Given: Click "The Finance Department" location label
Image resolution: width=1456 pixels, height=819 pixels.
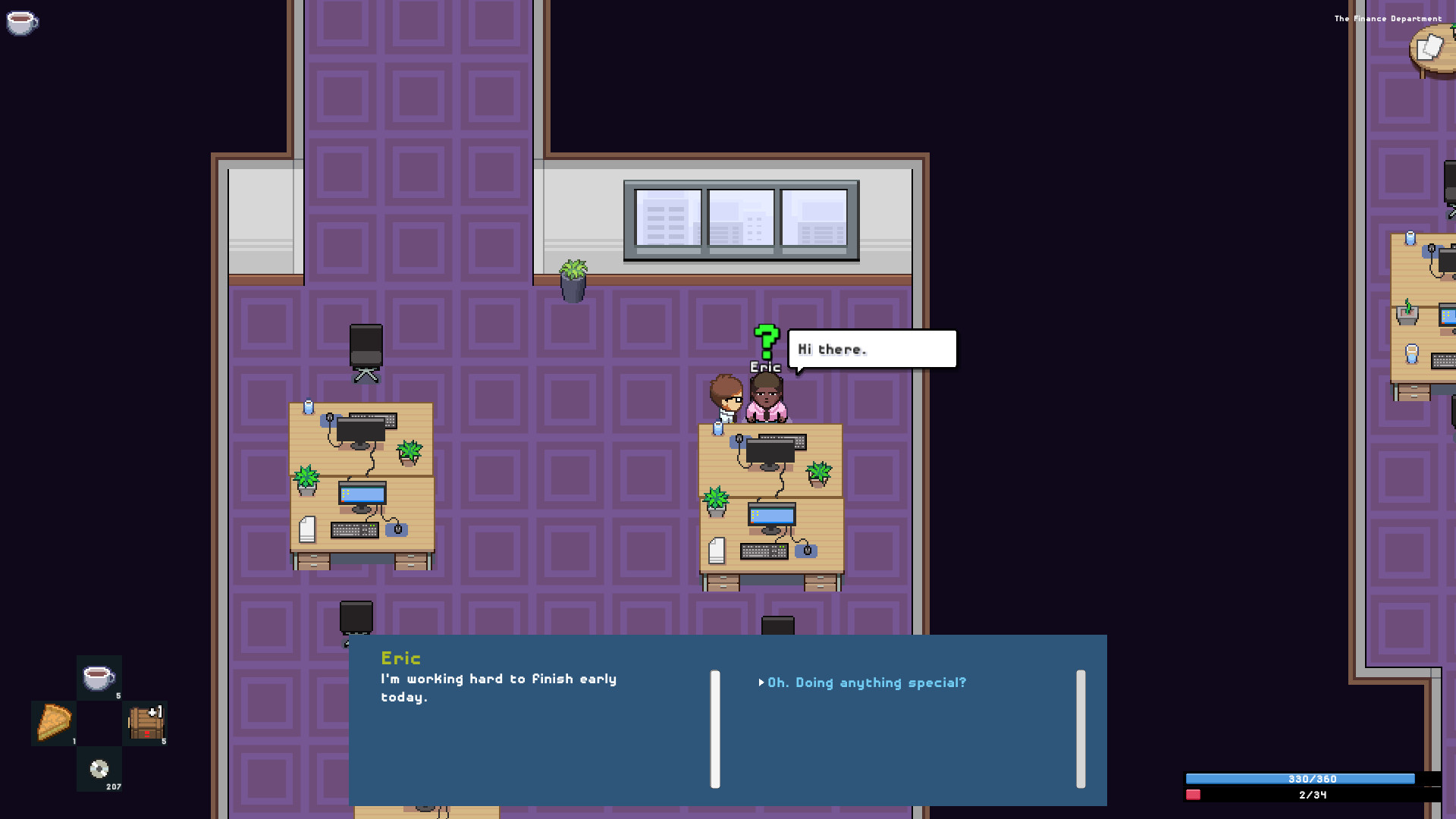Looking at the screenshot, I should pos(1388,17).
